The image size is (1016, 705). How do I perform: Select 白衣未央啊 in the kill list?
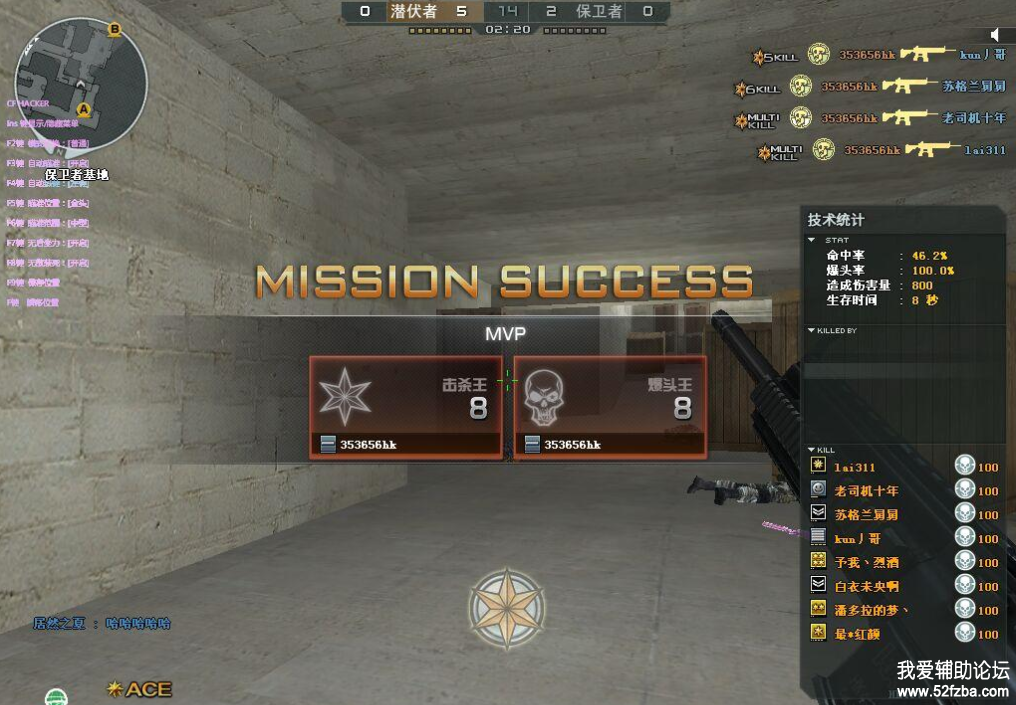[x=866, y=586]
